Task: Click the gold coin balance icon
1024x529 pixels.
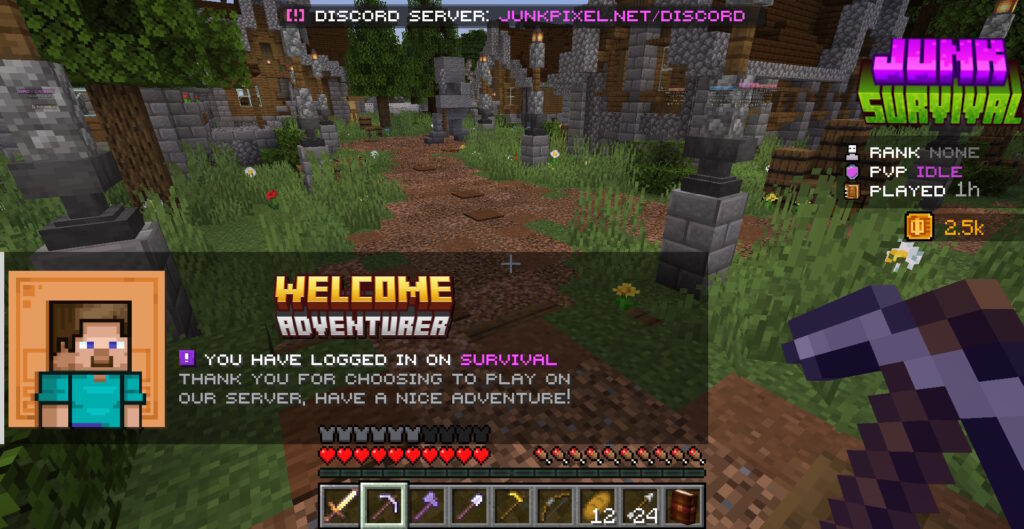Action: click(920, 227)
